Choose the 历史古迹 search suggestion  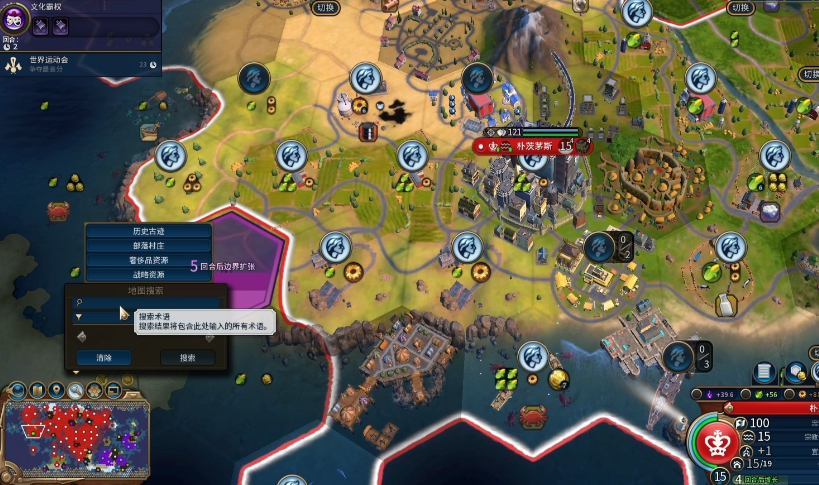coord(148,231)
